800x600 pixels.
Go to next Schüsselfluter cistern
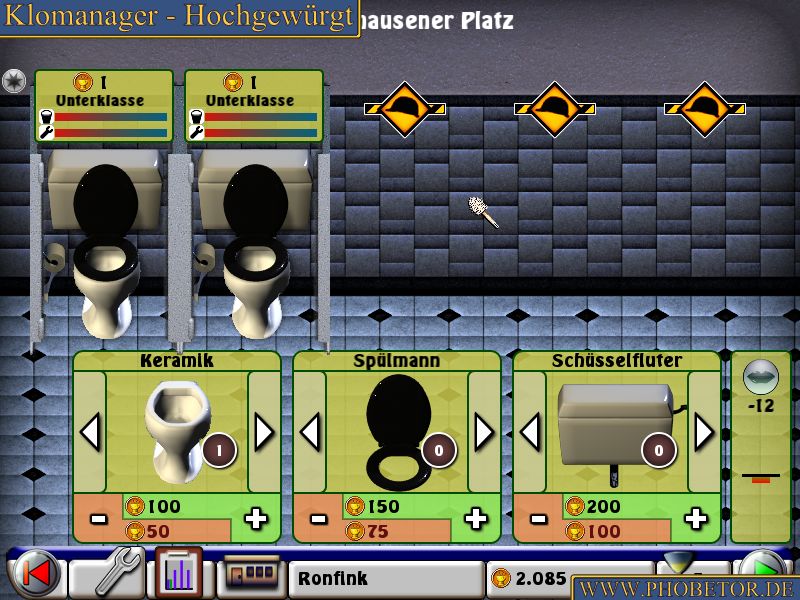coord(704,432)
